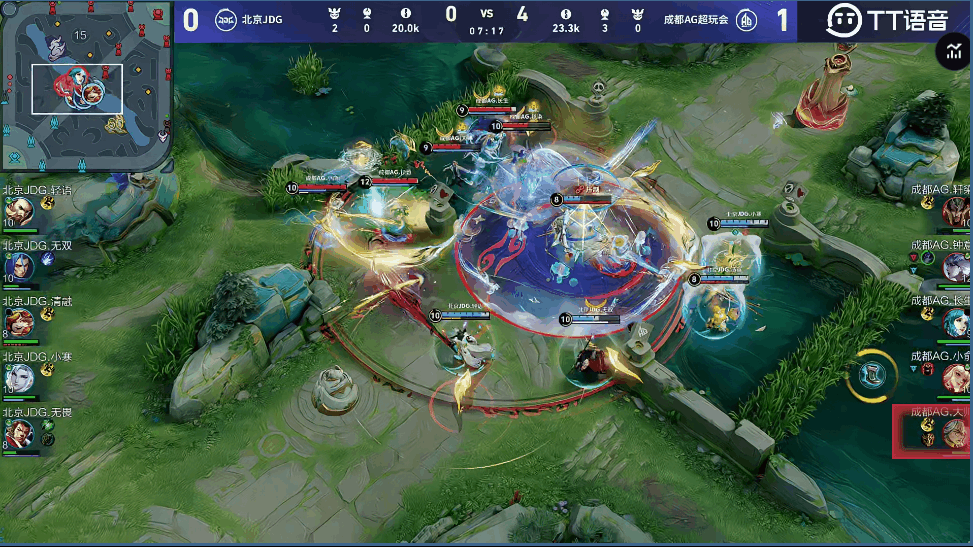Click the 北京JDG team logo in scoreboard
The width and height of the screenshot is (973, 547).
pos(226,19)
